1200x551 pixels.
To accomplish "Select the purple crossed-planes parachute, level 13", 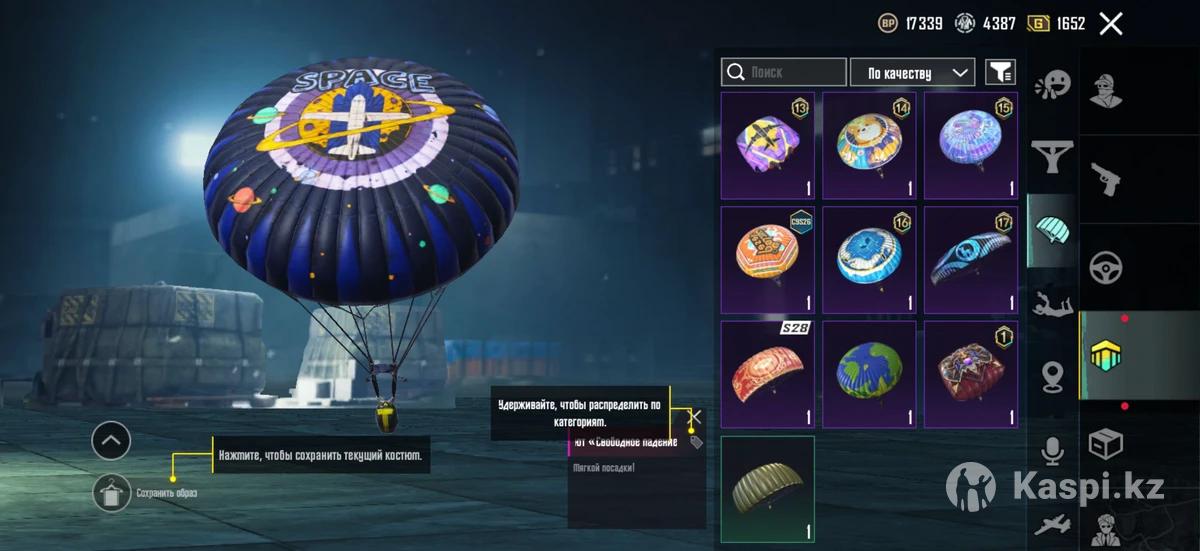I will coord(767,146).
